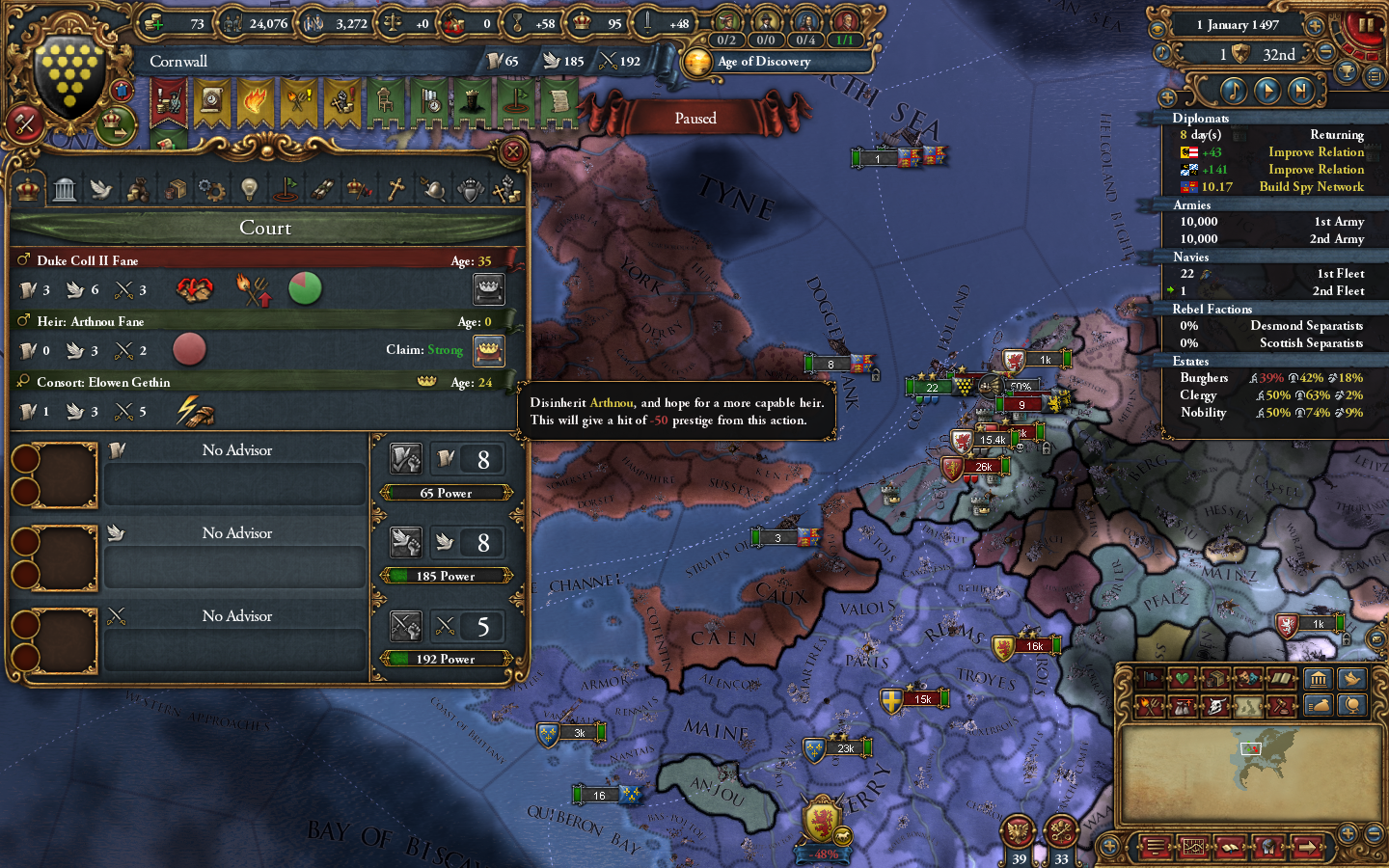Switch to the Missions tab flag icon
Screen dimensions: 1389x868
tap(286, 188)
